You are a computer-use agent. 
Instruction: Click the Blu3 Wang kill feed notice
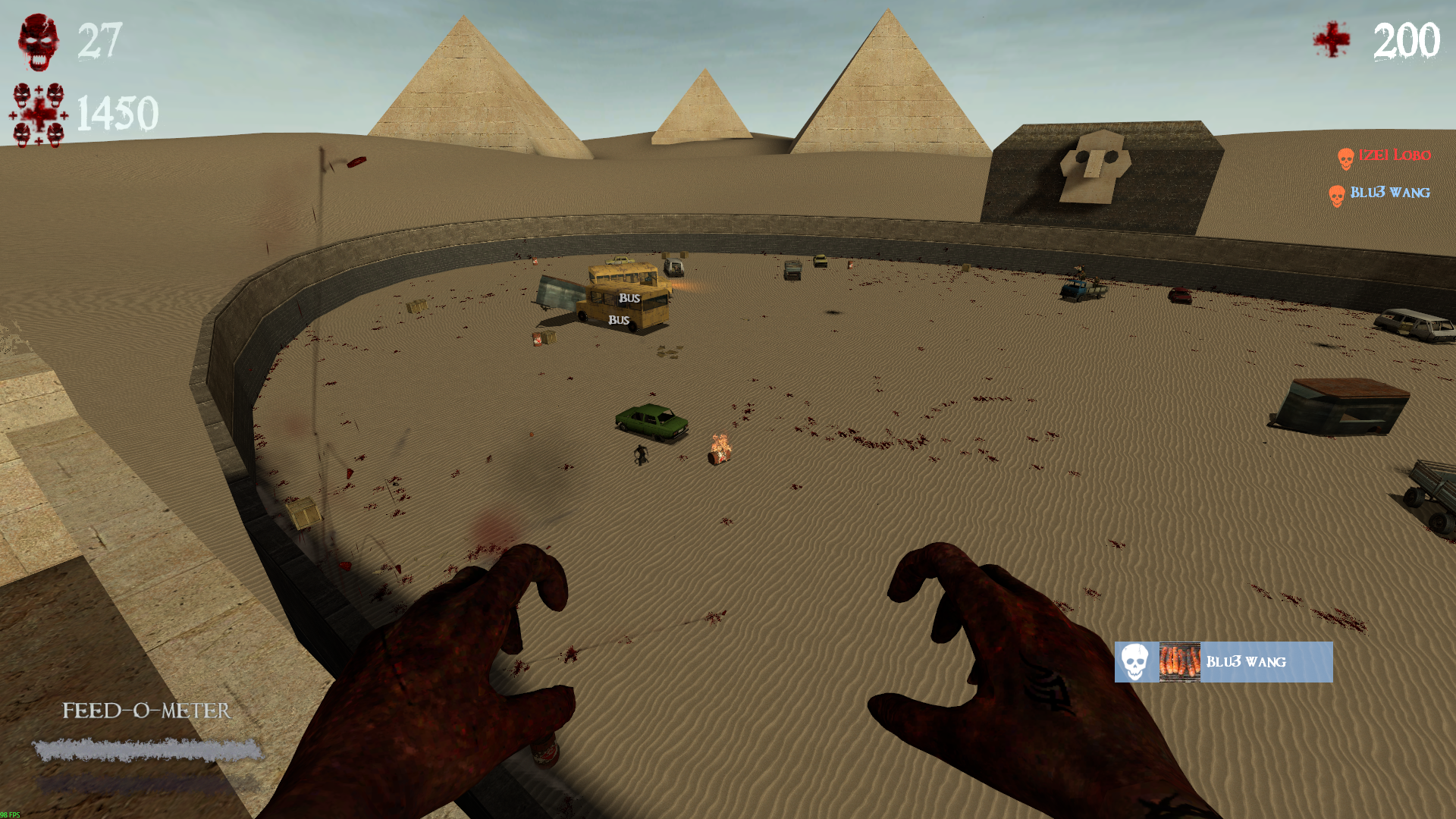[1222, 662]
